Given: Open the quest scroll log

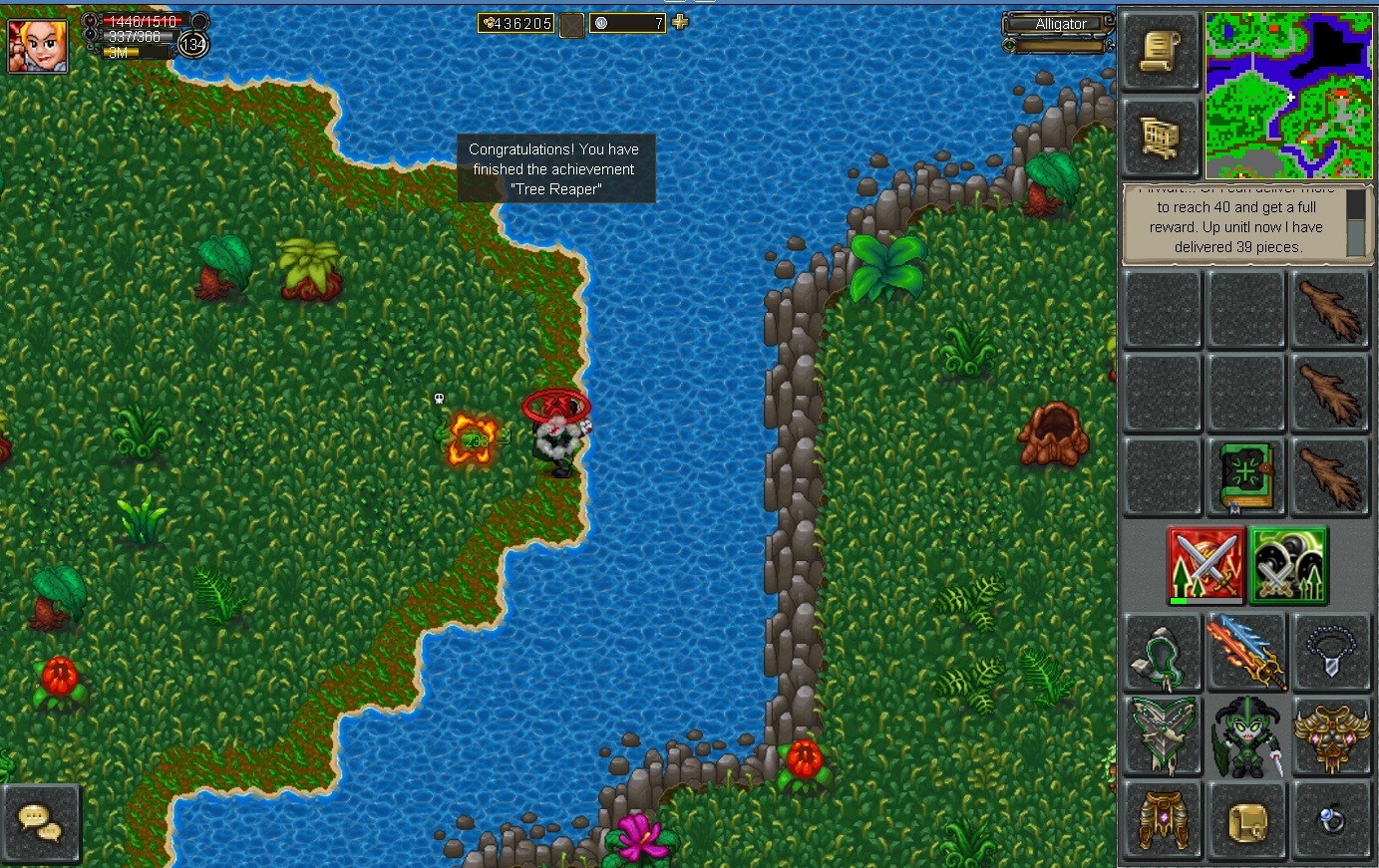Looking at the screenshot, I should pos(1161,52).
